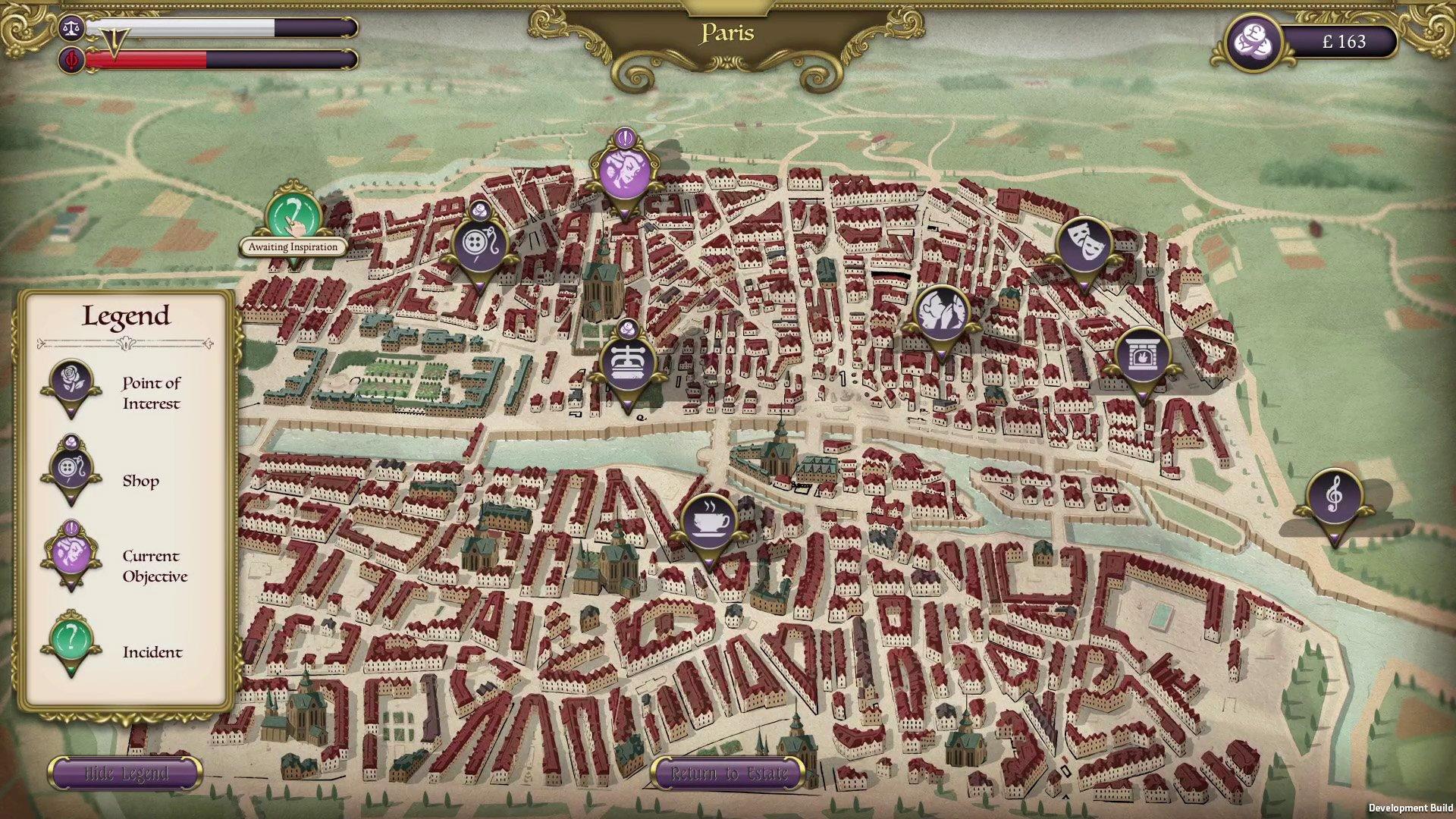This screenshot has width=1456, height=819.
Task: Open the theatre masks point of interest
Action: pos(1084,243)
